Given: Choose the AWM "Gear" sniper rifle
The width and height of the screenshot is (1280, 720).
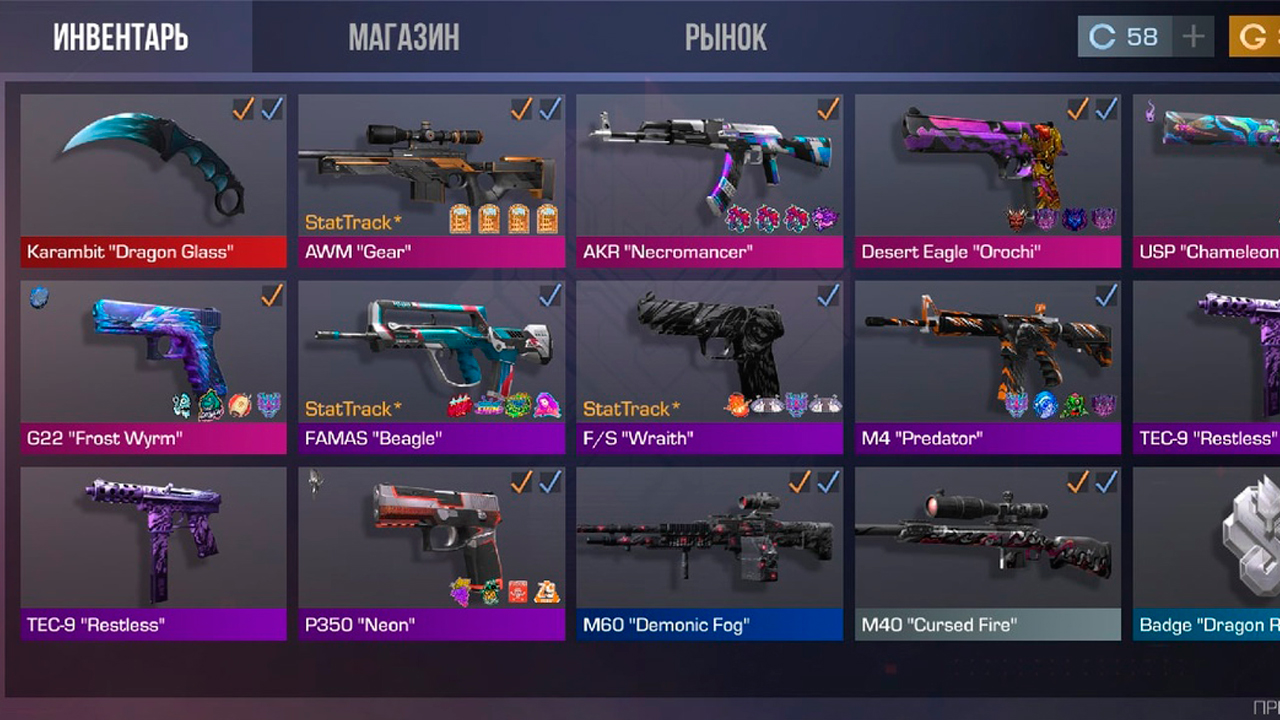Looking at the screenshot, I should 431,180.
